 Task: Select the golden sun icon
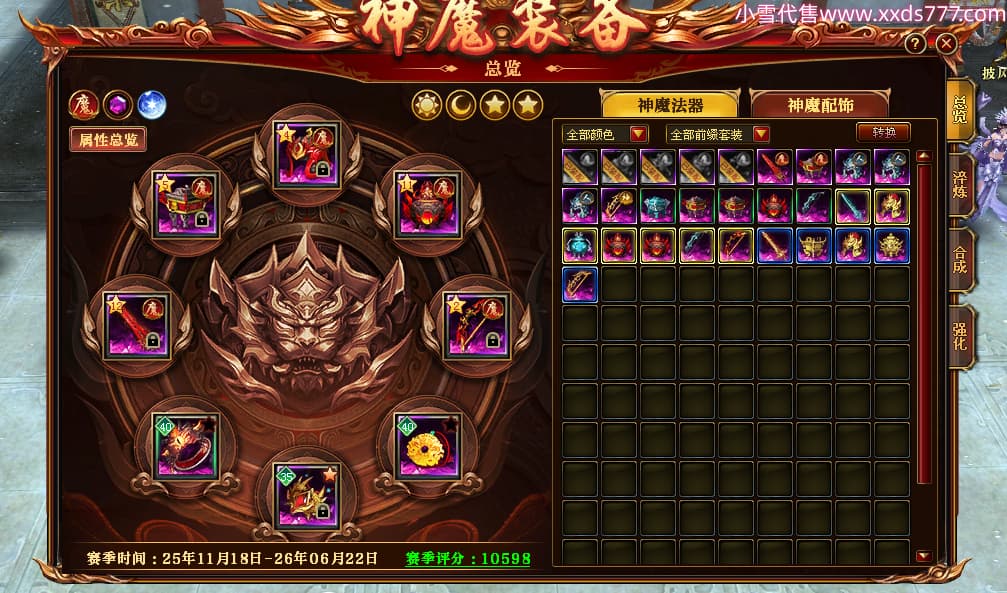pyautogui.click(x=427, y=104)
